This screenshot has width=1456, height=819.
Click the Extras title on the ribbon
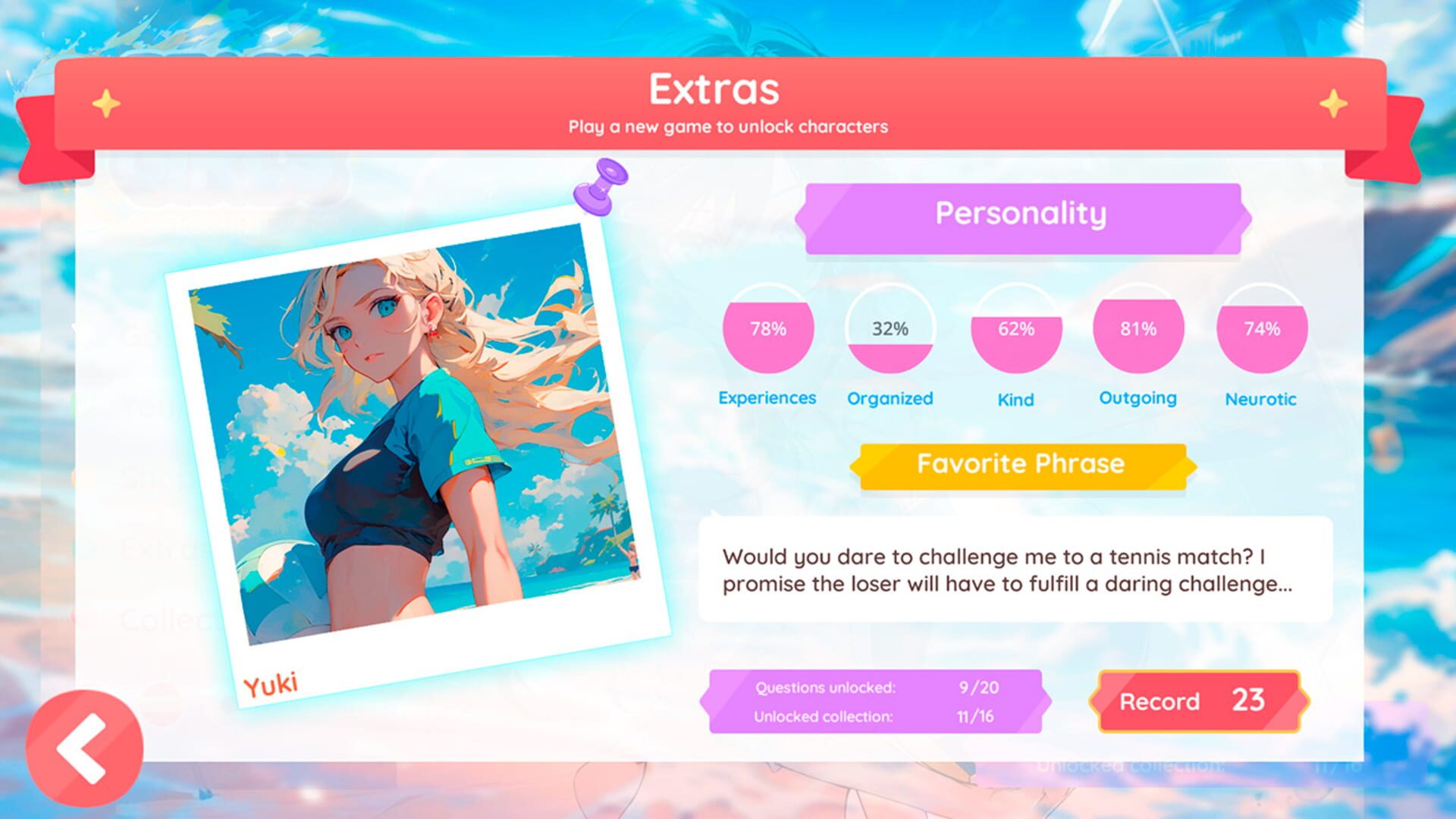coord(714,88)
